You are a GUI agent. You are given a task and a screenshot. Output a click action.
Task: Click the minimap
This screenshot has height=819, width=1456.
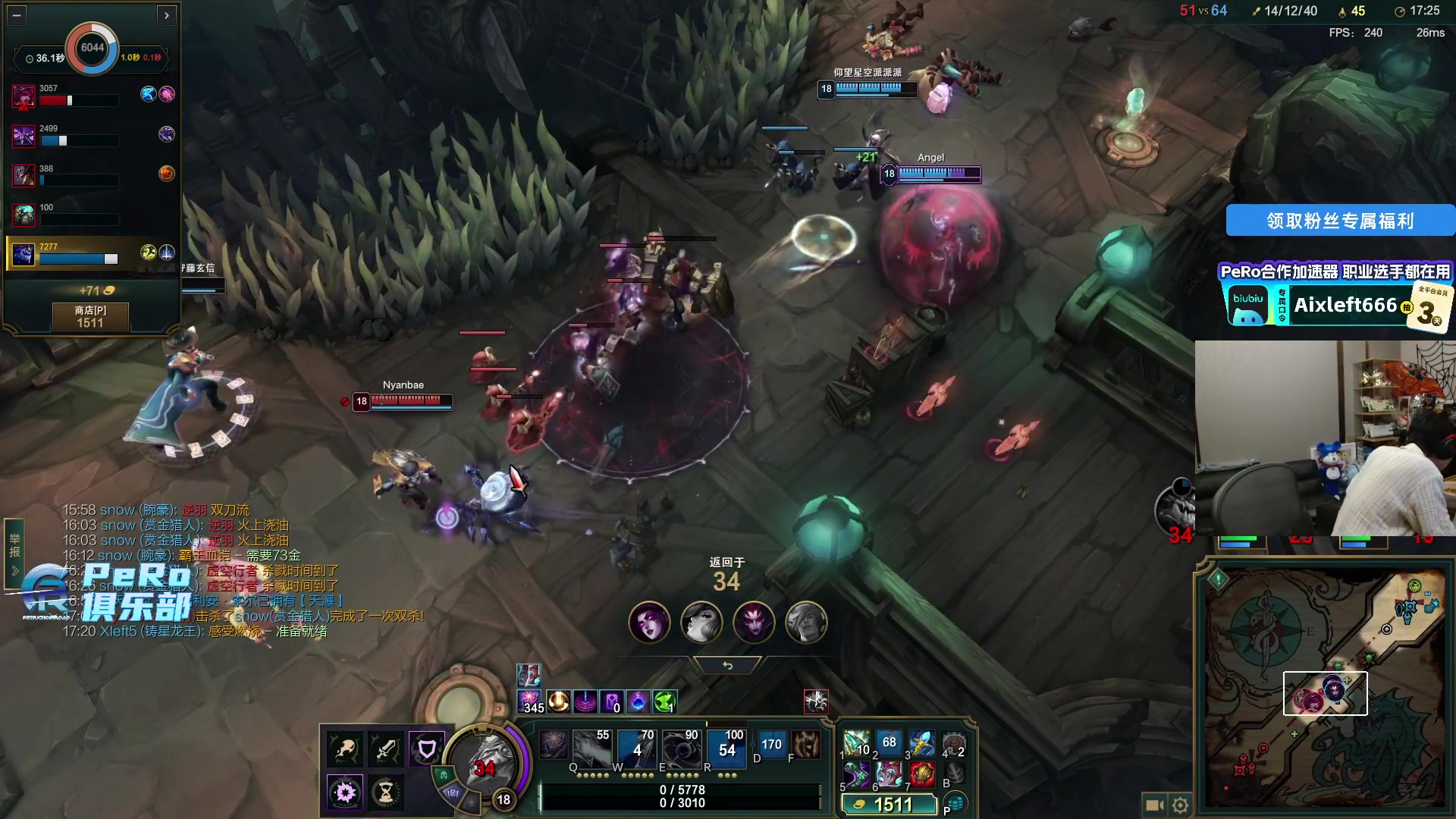point(1324,686)
